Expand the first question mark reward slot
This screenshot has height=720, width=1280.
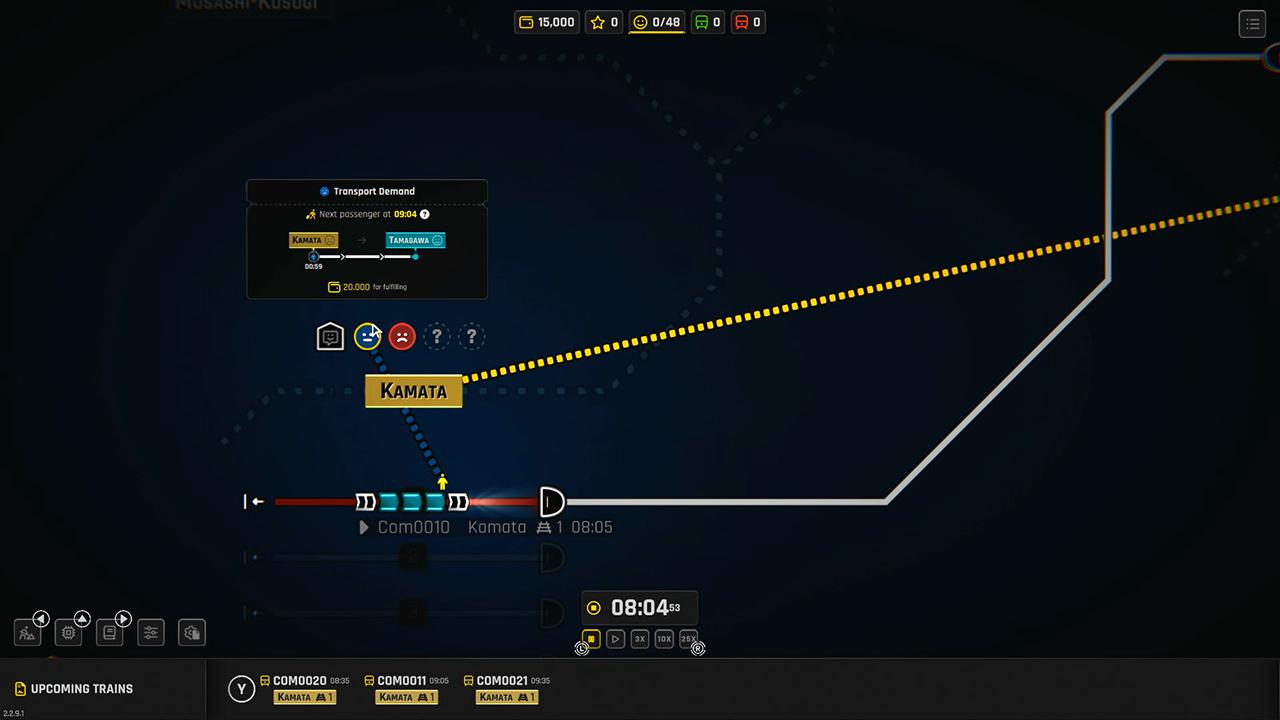coord(436,337)
